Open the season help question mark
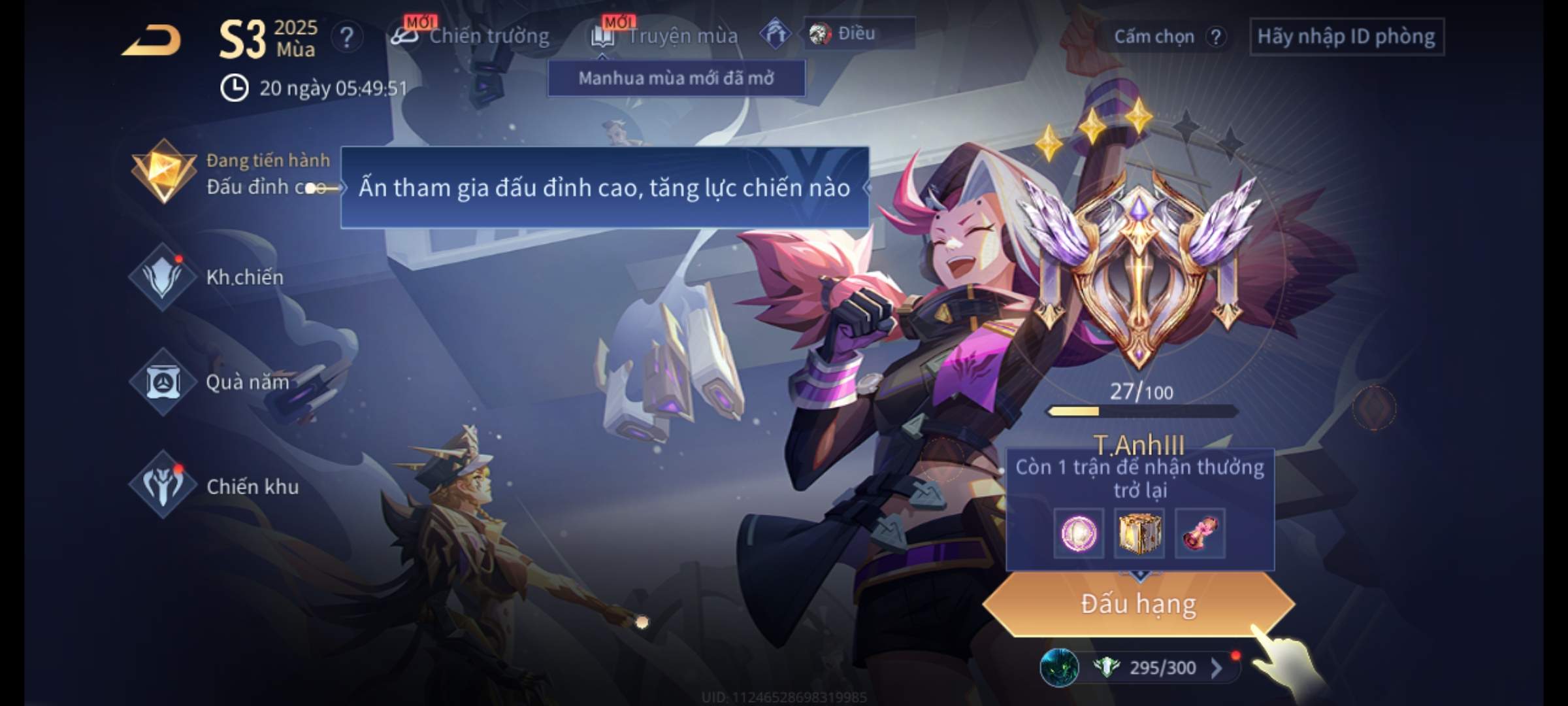This screenshot has height=706, width=1568. pos(346,37)
